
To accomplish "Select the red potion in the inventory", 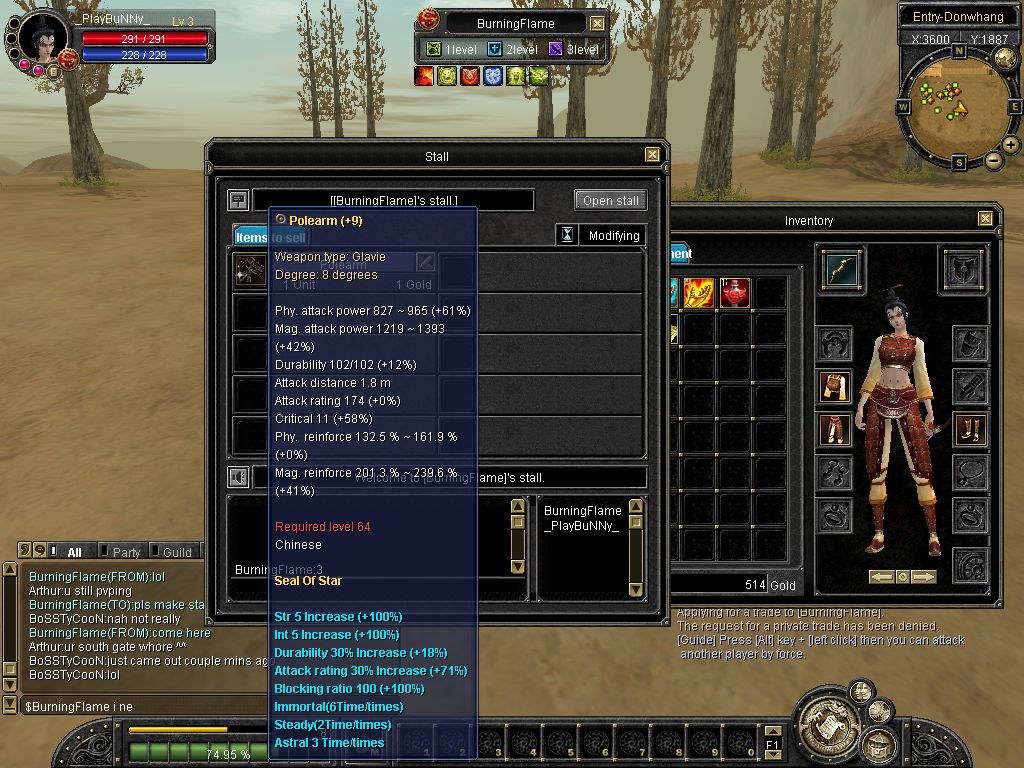I will point(735,292).
